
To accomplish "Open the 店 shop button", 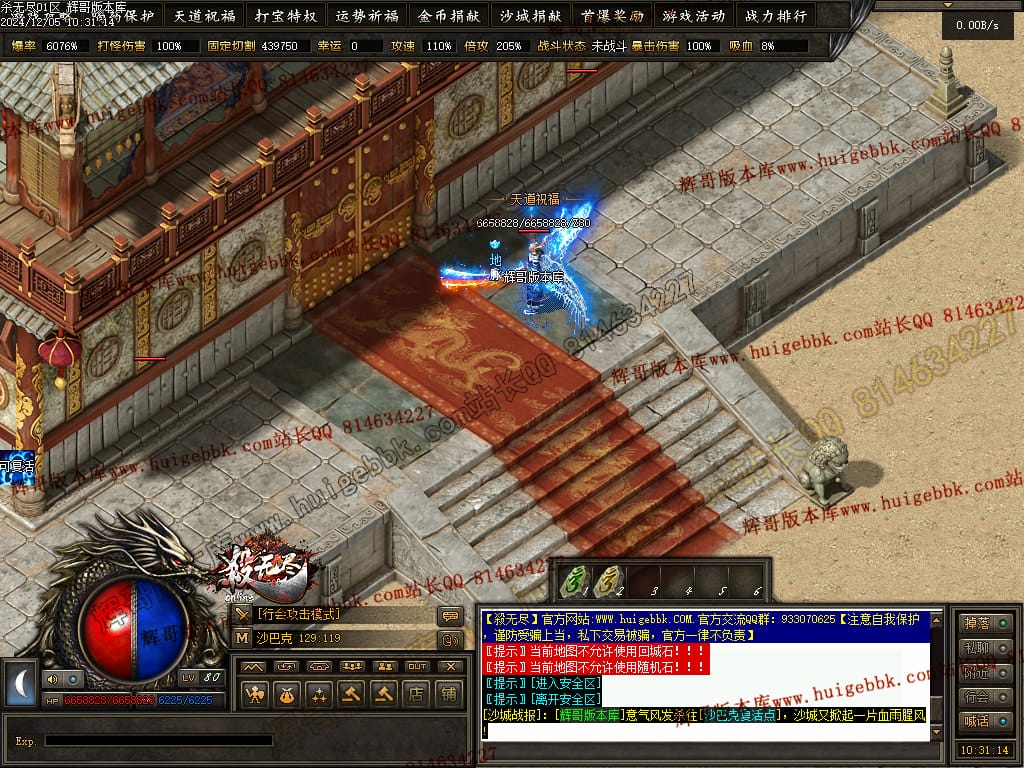I will 416,692.
